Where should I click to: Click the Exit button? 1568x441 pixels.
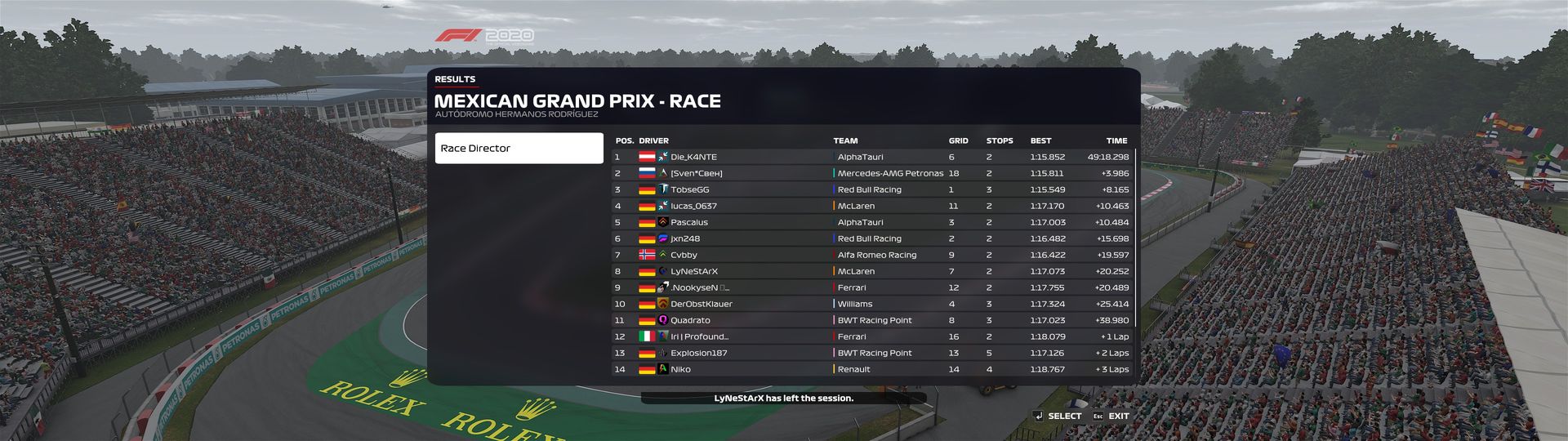point(1111,416)
